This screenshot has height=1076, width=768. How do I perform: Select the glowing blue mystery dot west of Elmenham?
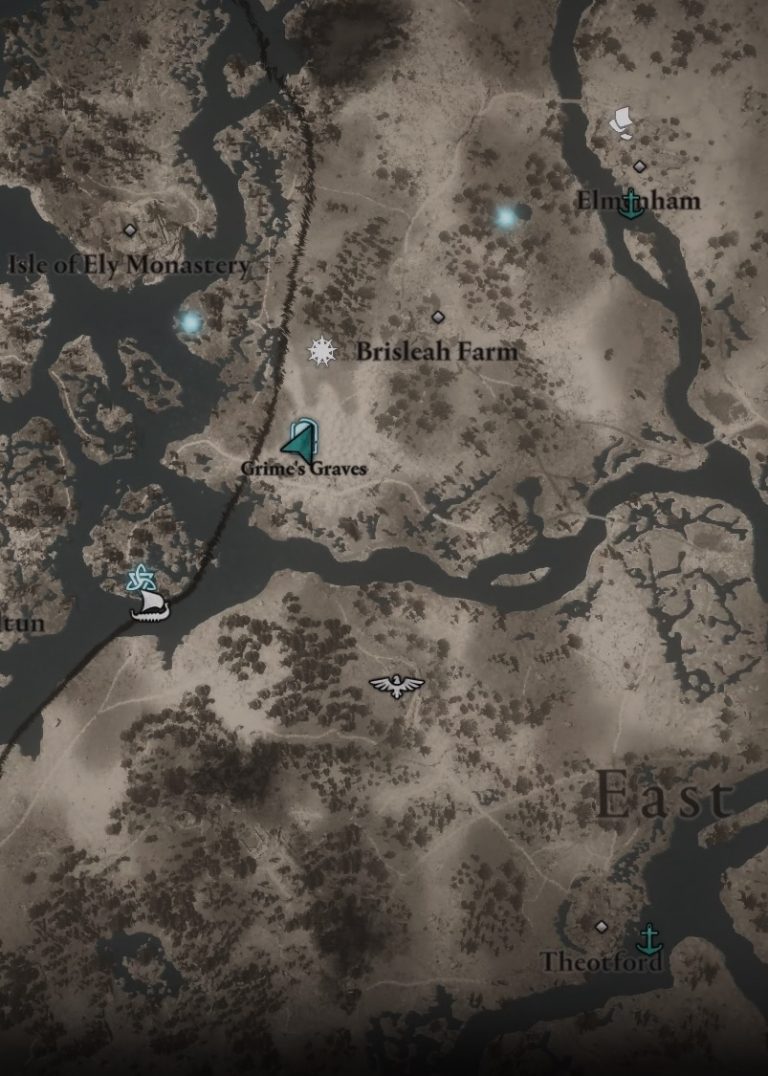click(506, 216)
